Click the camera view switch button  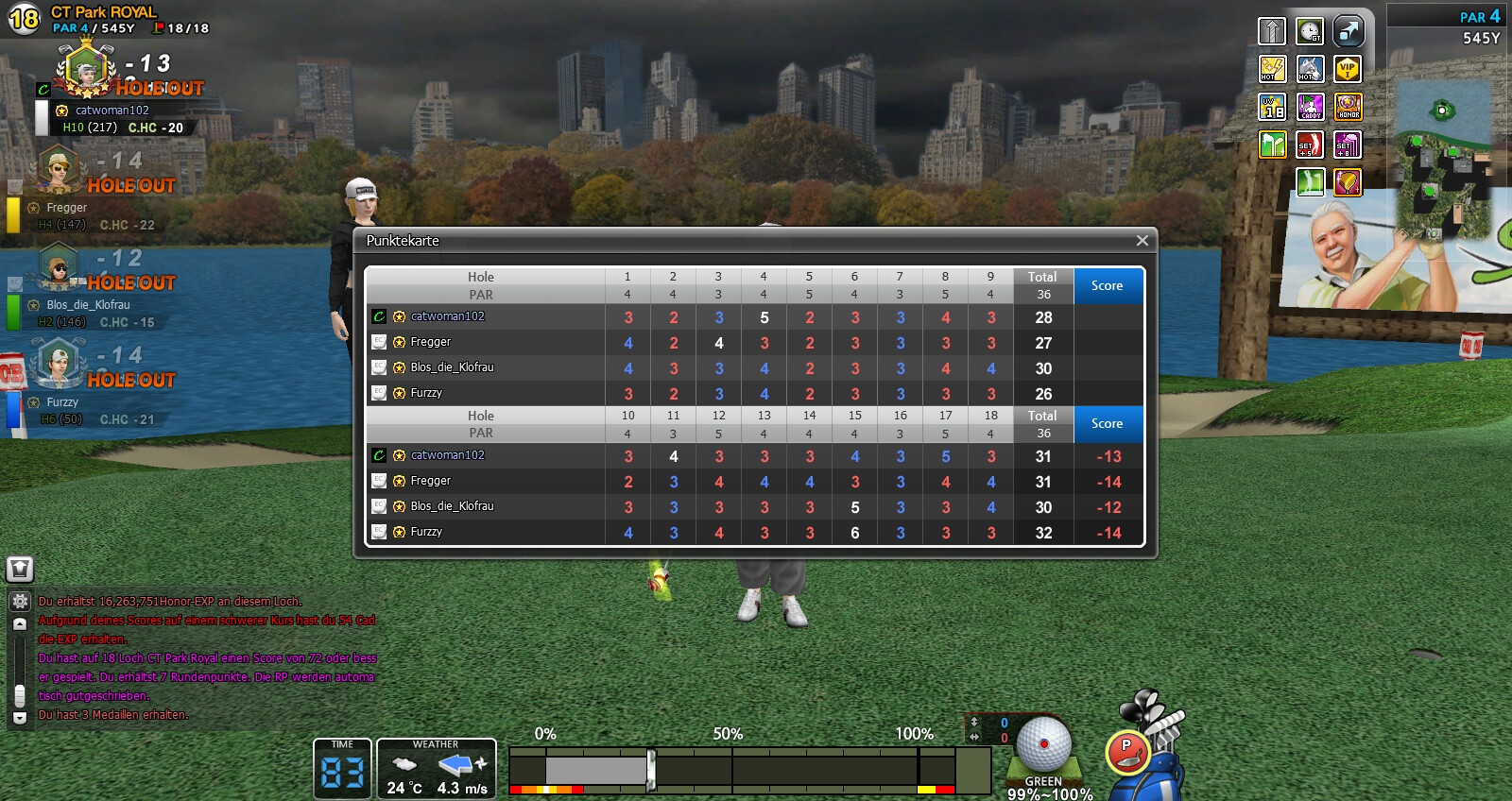point(1349,31)
